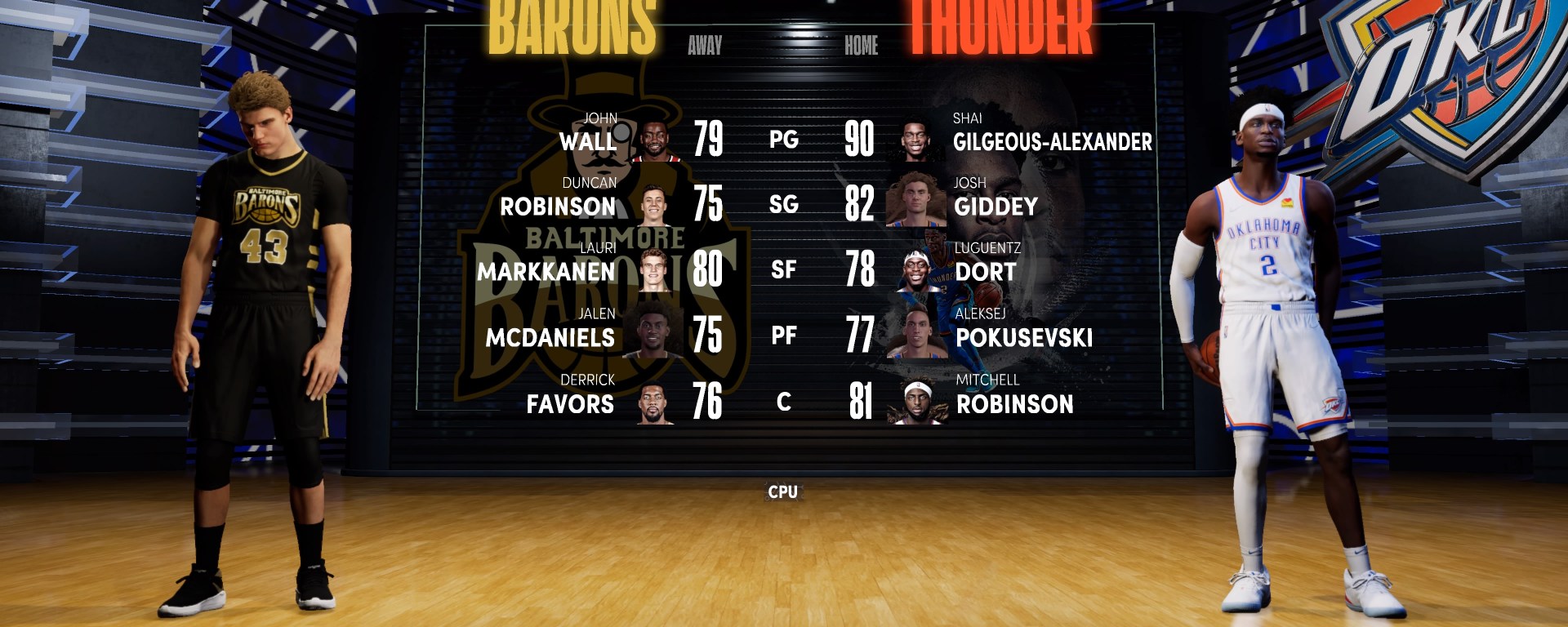The width and height of the screenshot is (1568, 627).
Task: Select John Wall in the Barons lineup
Action: pyautogui.click(x=587, y=141)
